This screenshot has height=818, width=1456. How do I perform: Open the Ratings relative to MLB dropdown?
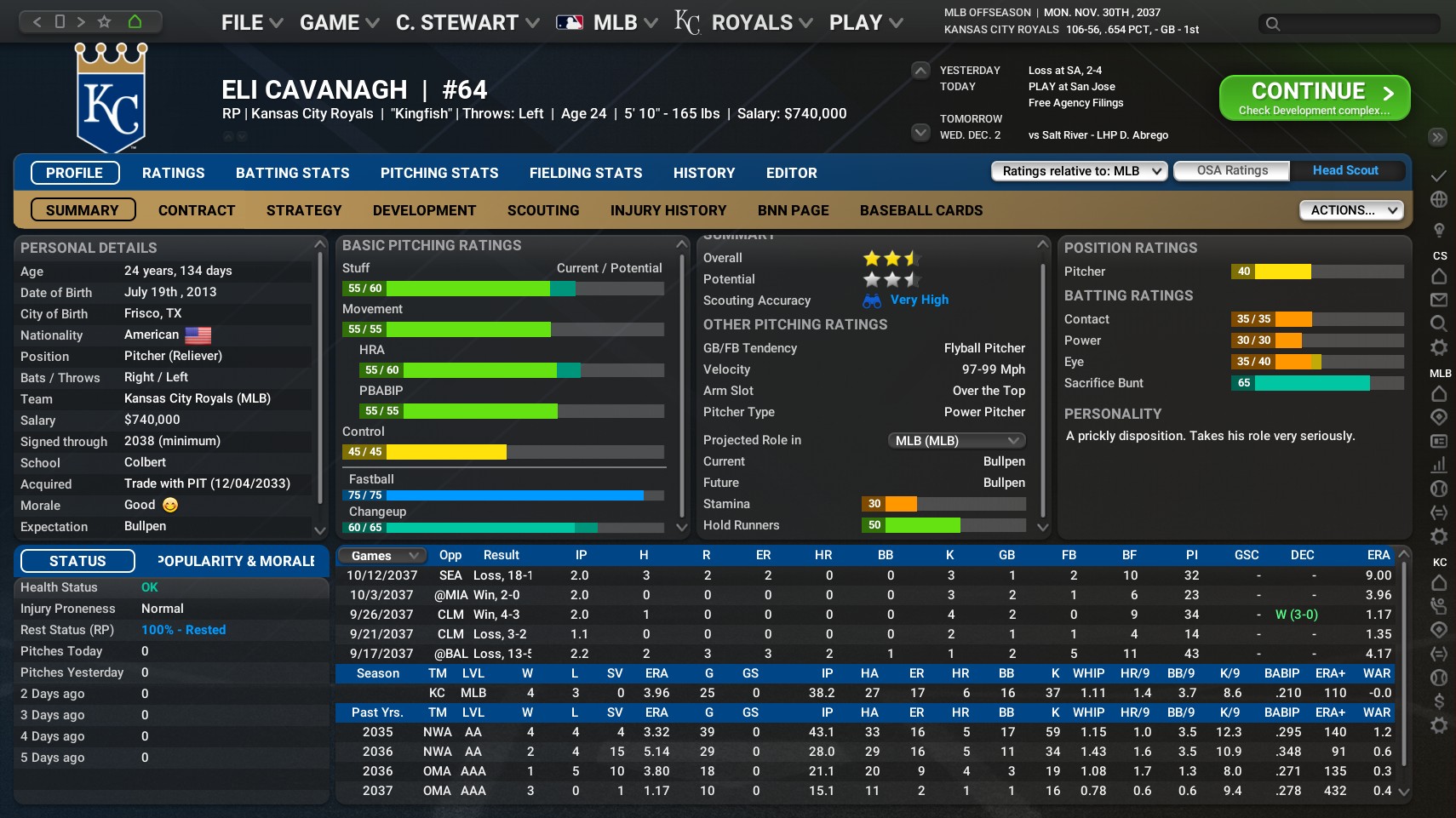(1078, 170)
